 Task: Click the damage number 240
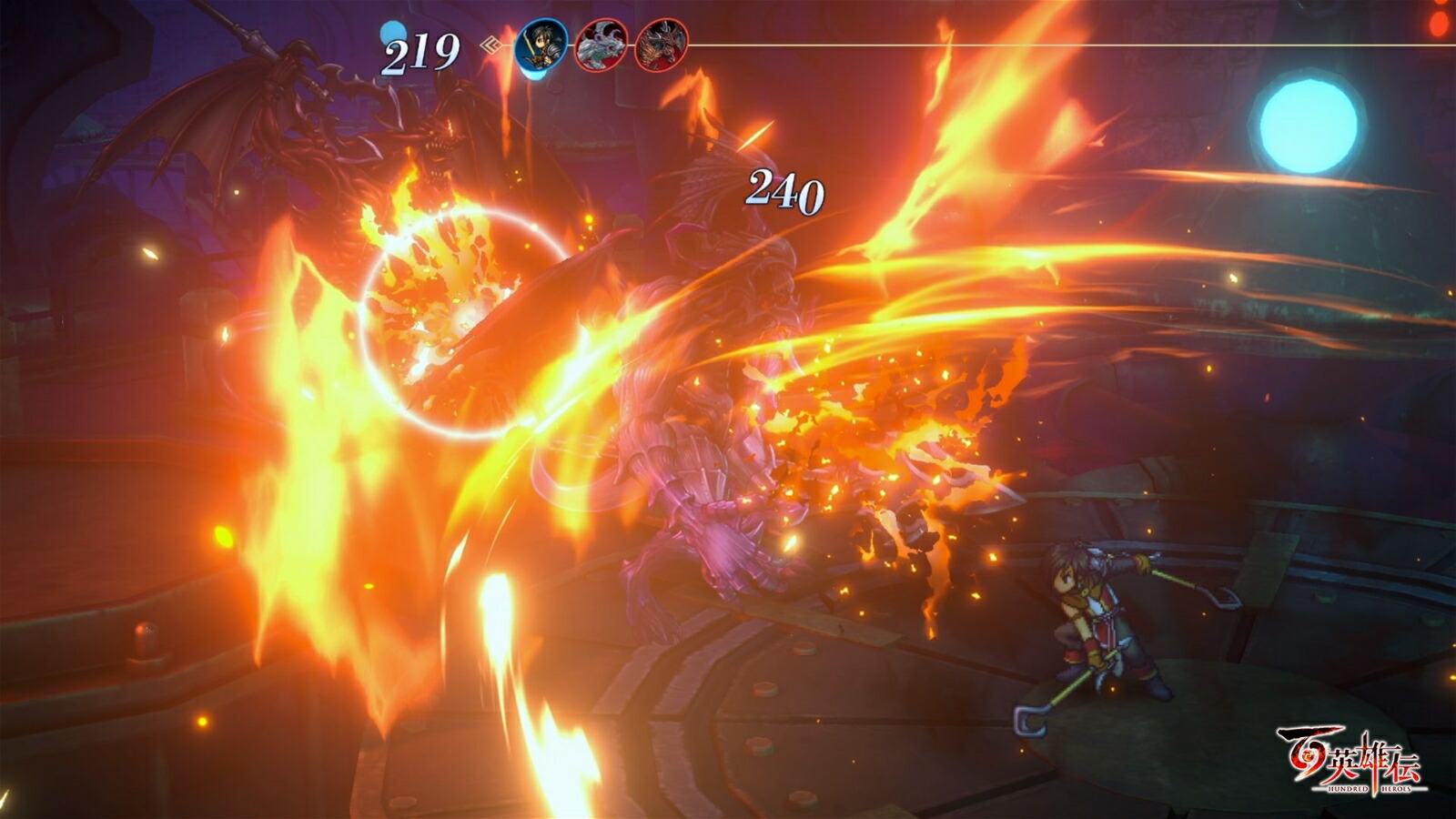click(x=784, y=191)
